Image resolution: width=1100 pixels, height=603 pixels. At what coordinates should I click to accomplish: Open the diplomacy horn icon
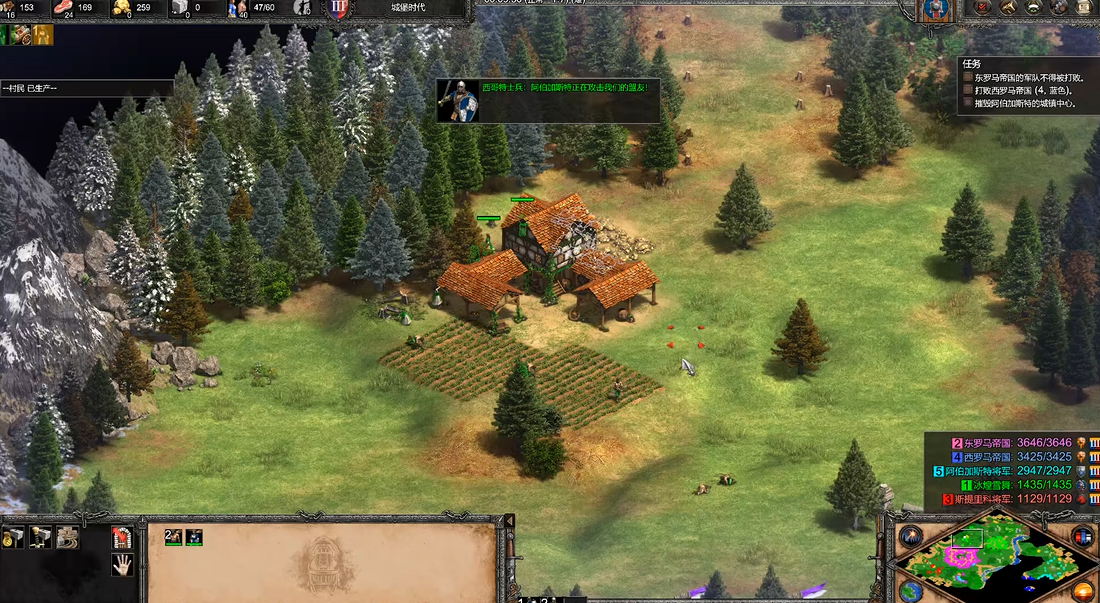pos(1008,8)
